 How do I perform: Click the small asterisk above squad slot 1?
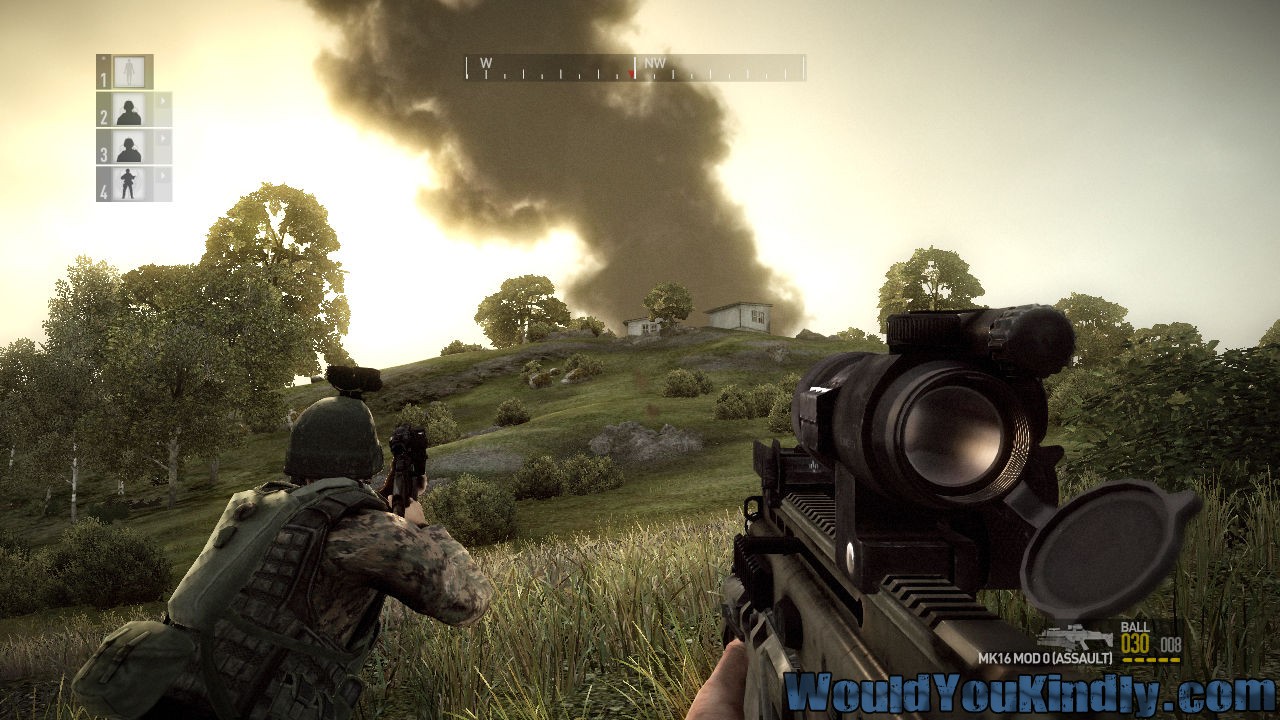102,57
